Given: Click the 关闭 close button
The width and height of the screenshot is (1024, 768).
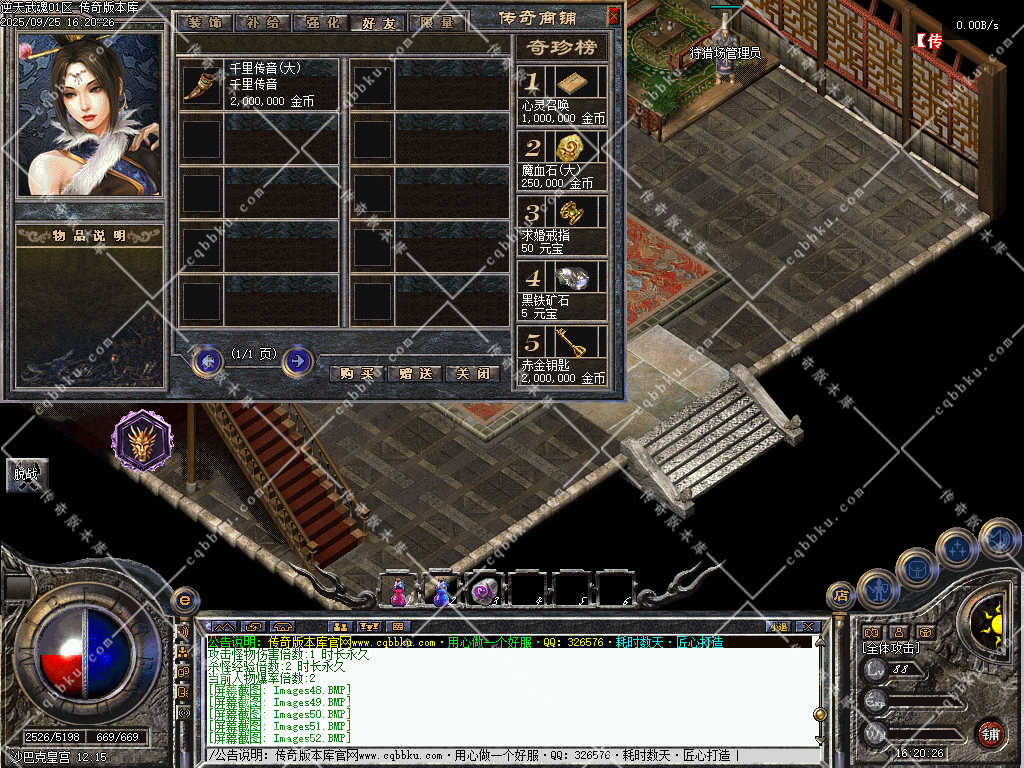Looking at the screenshot, I should [x=472, y=374].
